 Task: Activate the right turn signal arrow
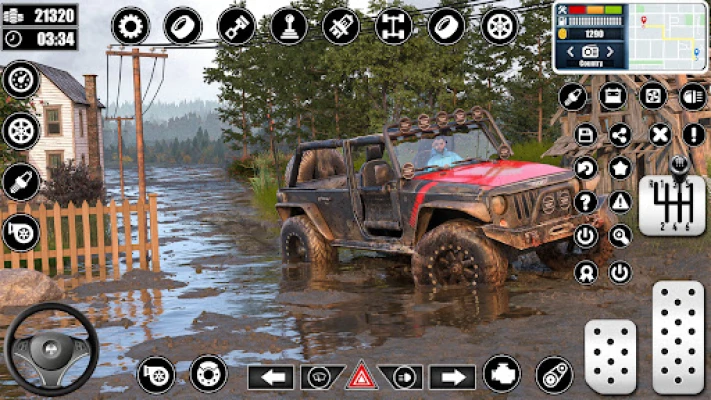(x=452, y=377)
